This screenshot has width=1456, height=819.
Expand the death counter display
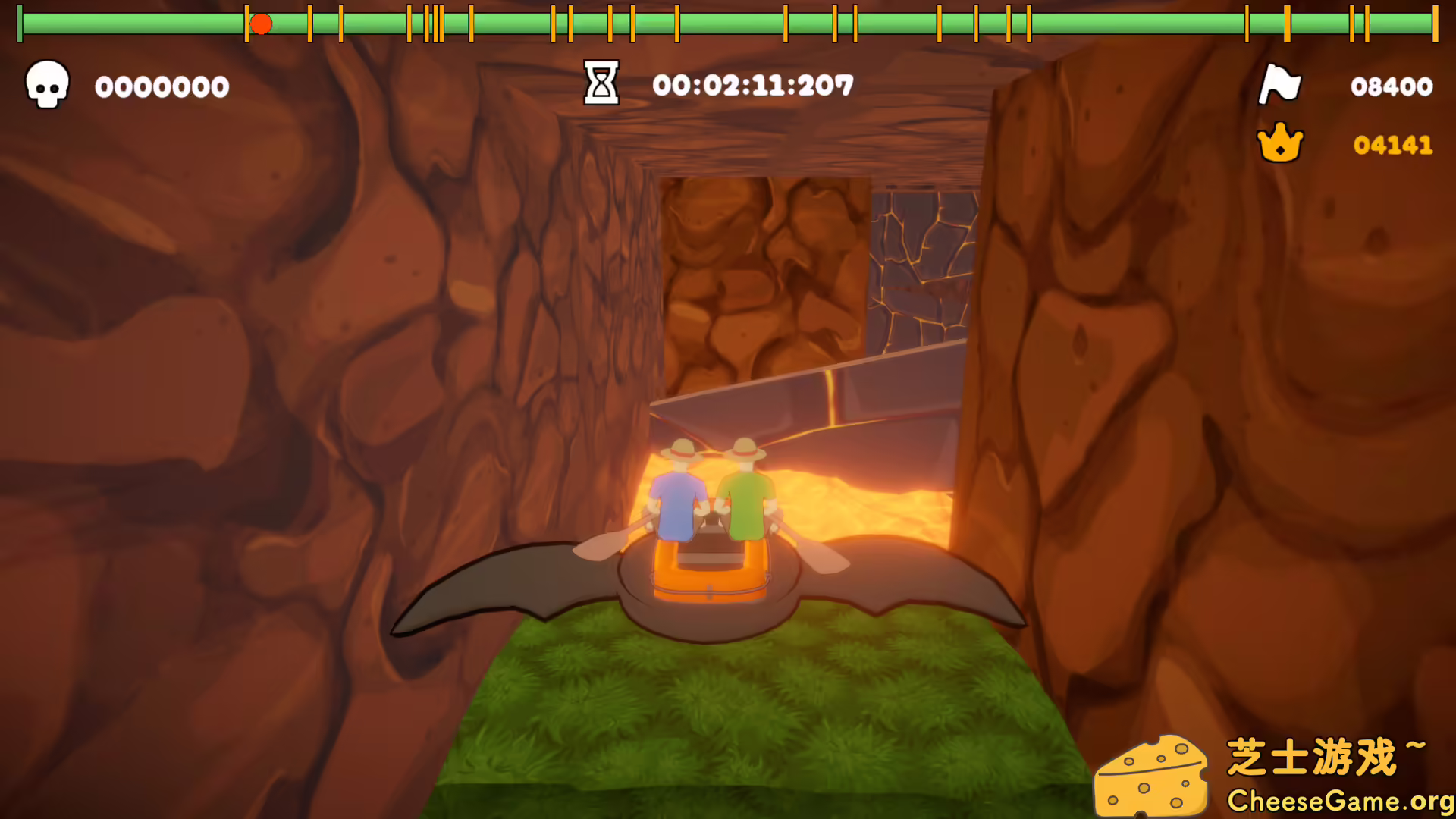click(162, 86)
